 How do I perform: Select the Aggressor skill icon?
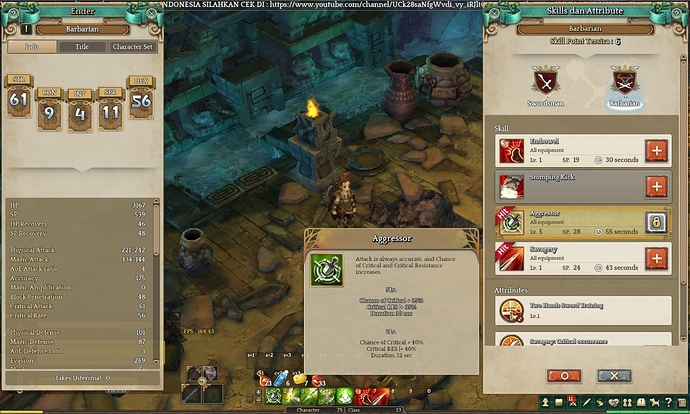click(512, 222)
